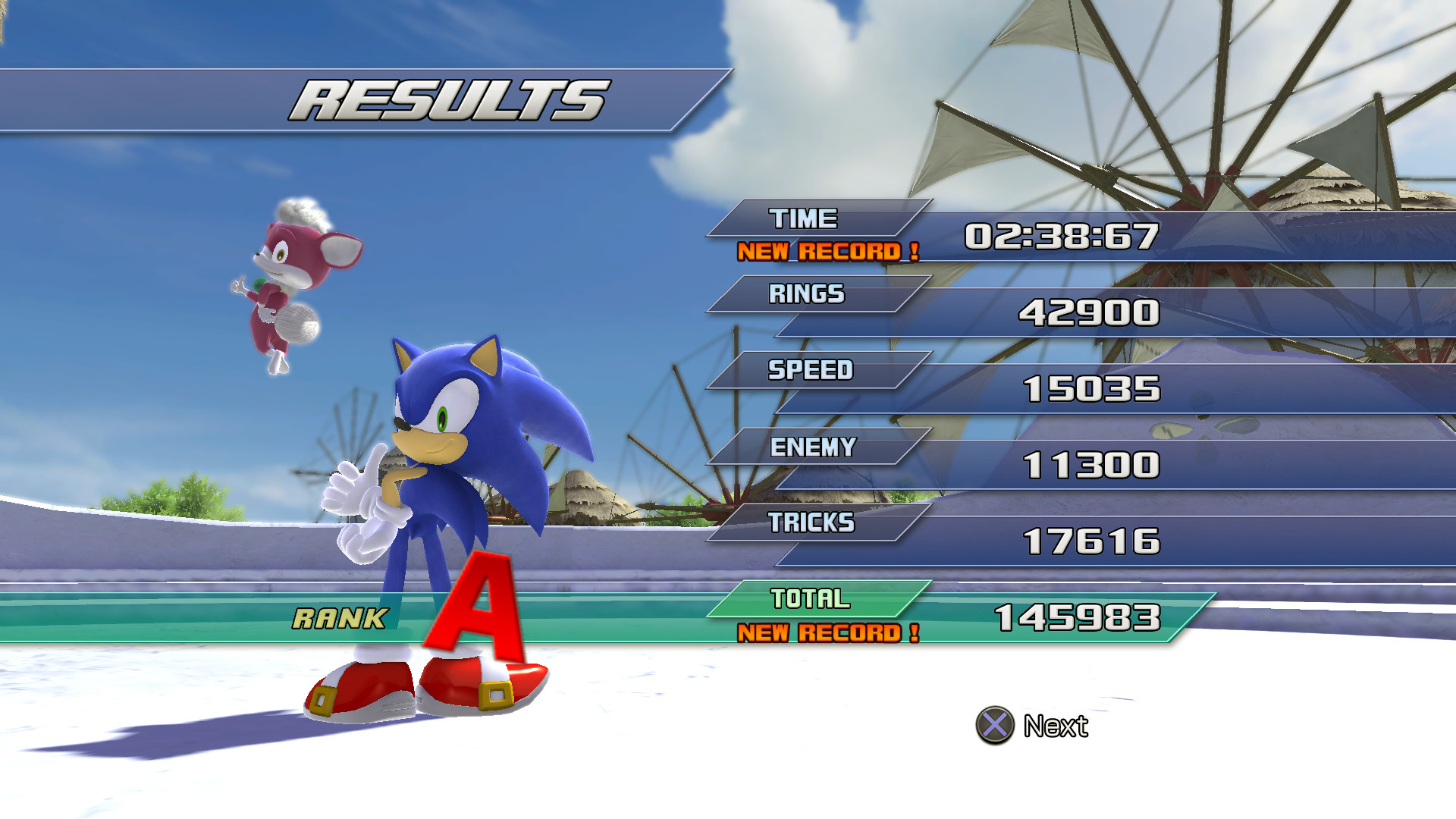Click the RESULTS banner at the top
The image size is (1456, 819).
(447, 97)
